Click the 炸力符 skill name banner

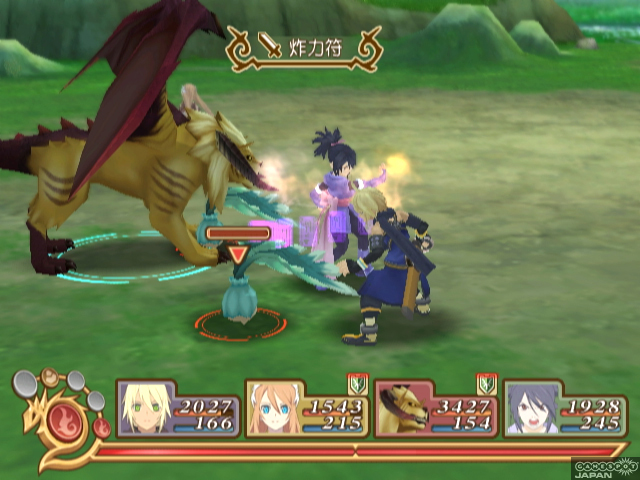point(304,45)
